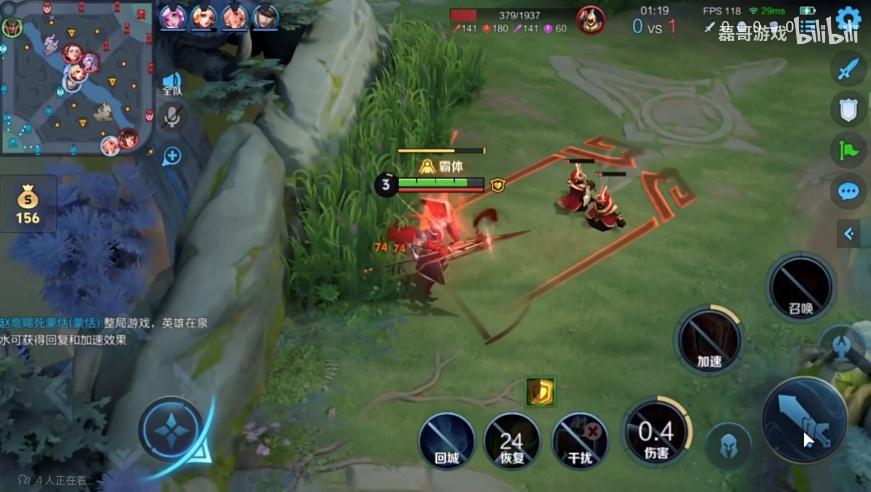The height and width of the screenshot is (492, 871).
Task: Toggle the 全队 team speaker
Action: (172, 84)
